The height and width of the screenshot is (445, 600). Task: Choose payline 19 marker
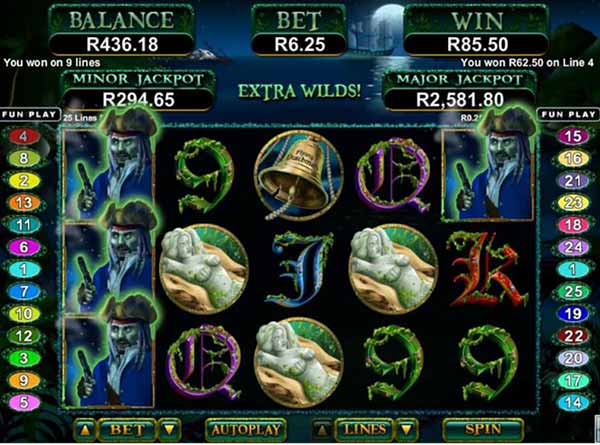tap(574, 313)
